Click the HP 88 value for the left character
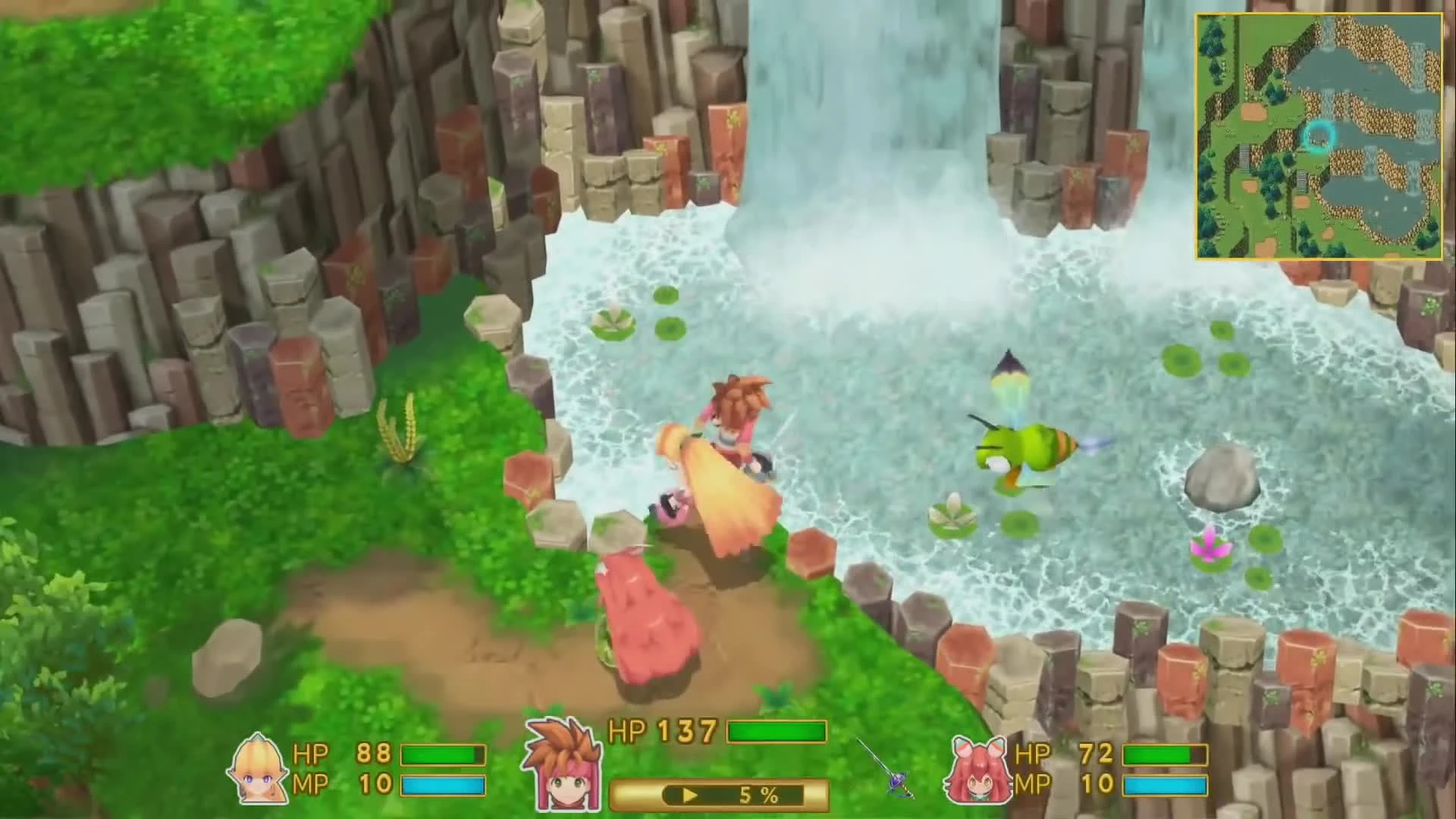This screenshot has width=1456, height=819. (x=373, y=755)
